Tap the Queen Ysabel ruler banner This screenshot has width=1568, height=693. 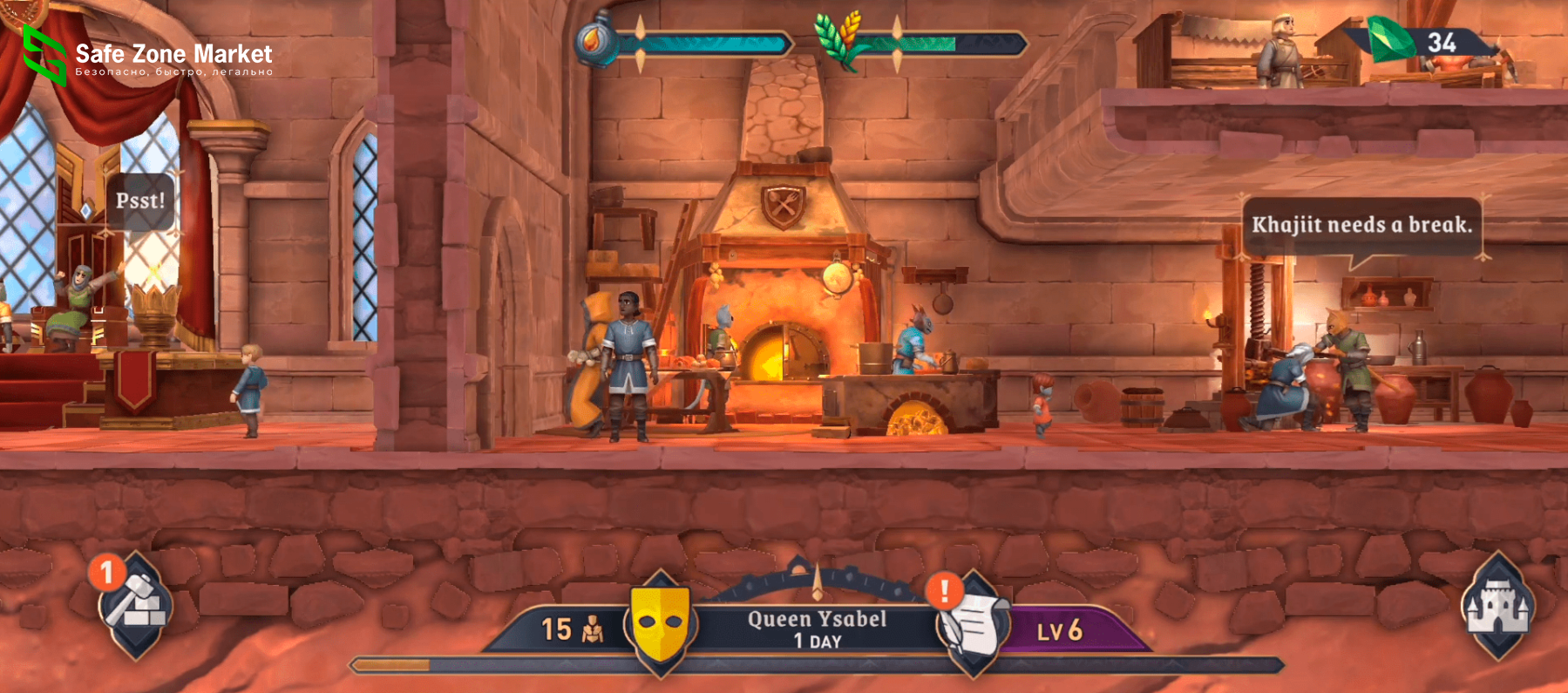click(817, 628)
